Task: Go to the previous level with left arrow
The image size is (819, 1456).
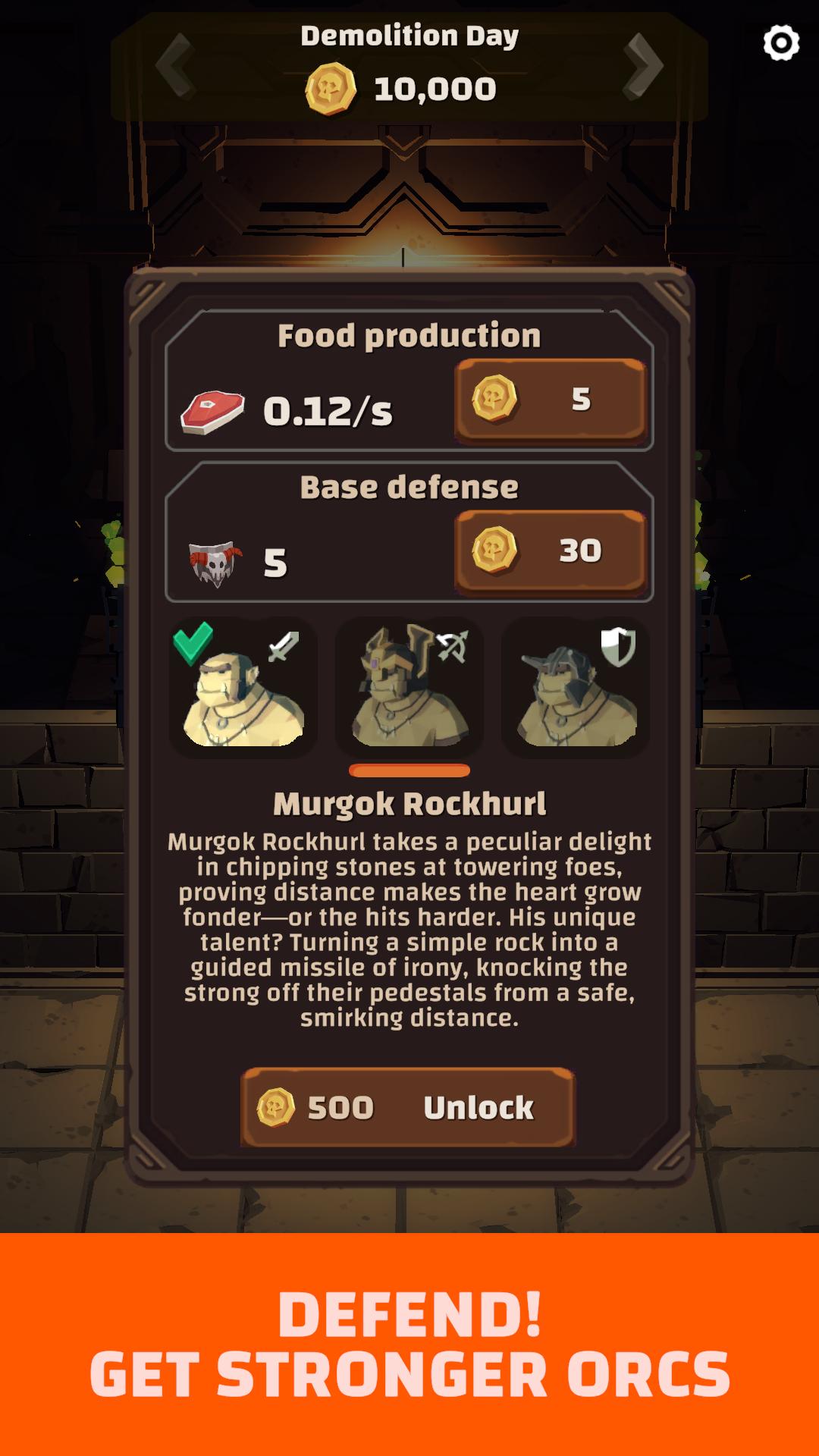Action: tap(175, 66)
